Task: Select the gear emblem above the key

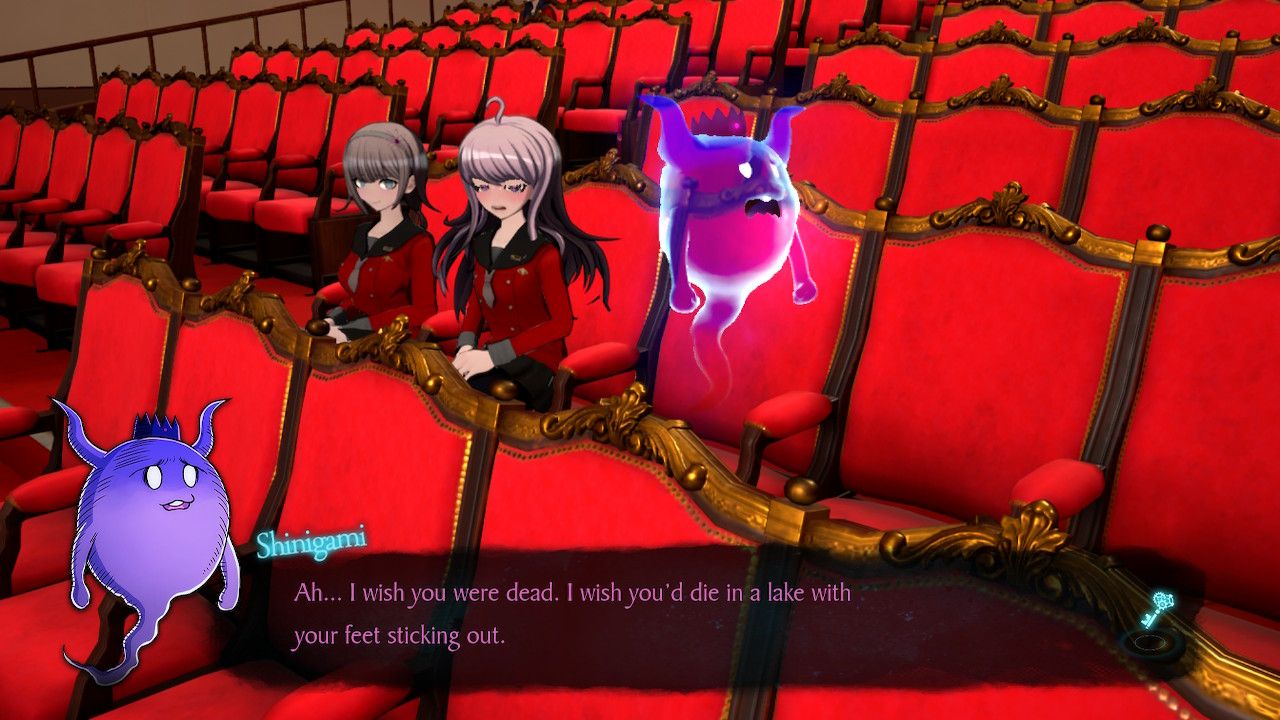Action: pos(1161,600)
